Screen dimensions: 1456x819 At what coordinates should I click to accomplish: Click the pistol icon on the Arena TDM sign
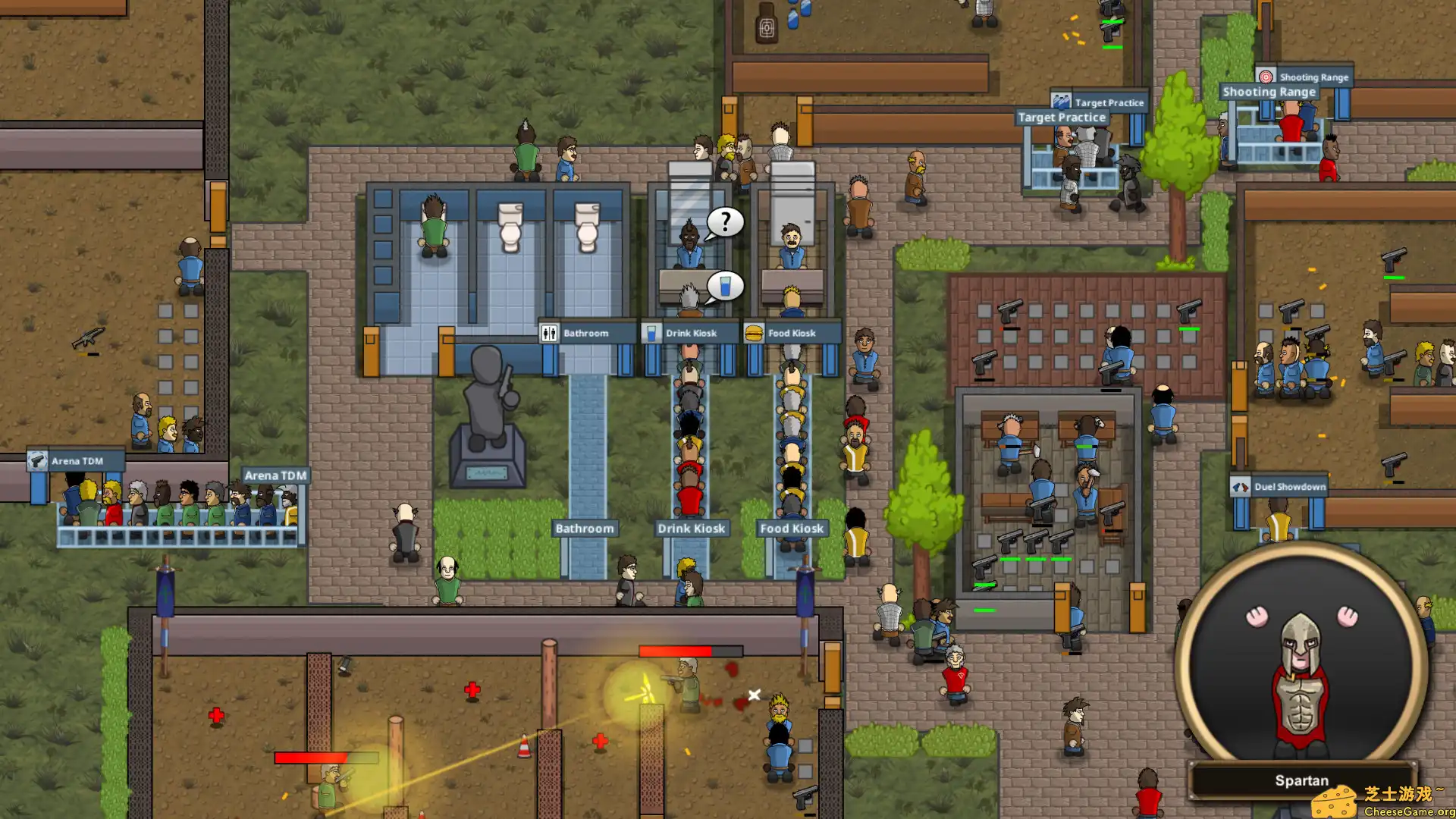click(39, 460)
